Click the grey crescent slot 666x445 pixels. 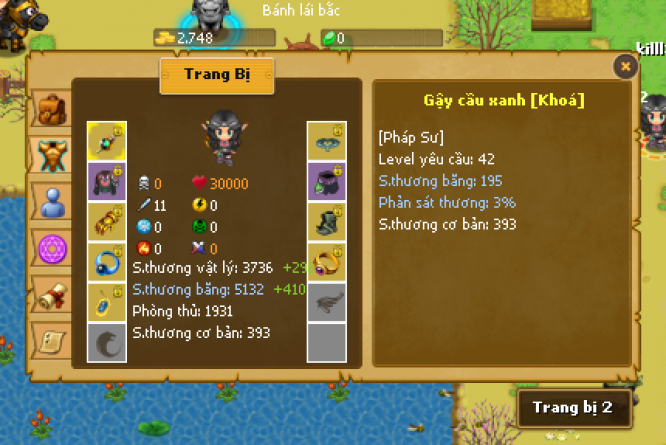point(106,341)
